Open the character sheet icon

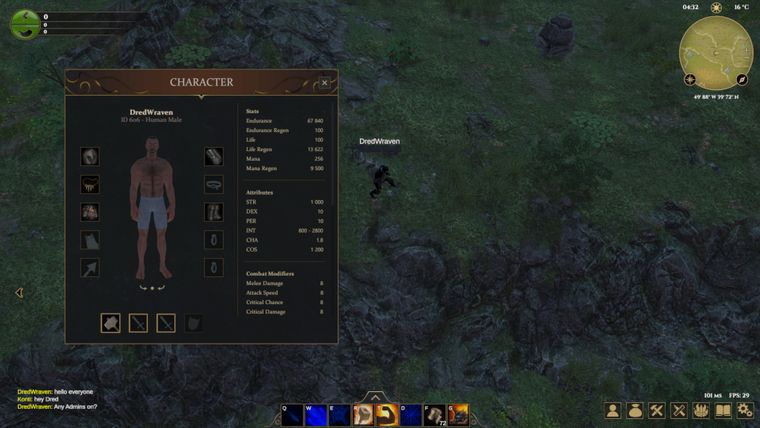(x=613, y=410)
